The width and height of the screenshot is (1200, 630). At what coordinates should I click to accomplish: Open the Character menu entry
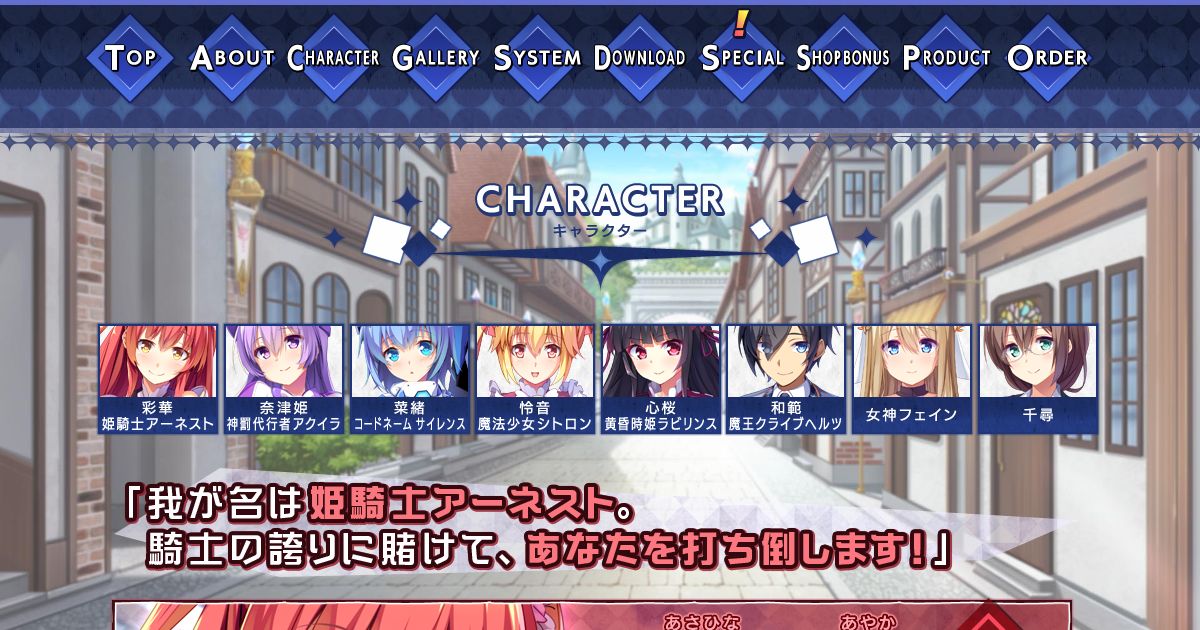point(334,57)
